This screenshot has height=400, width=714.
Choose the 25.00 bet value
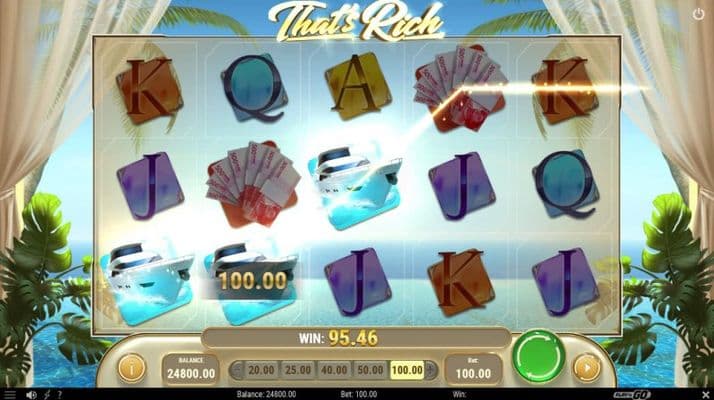[x=297, y=370]
